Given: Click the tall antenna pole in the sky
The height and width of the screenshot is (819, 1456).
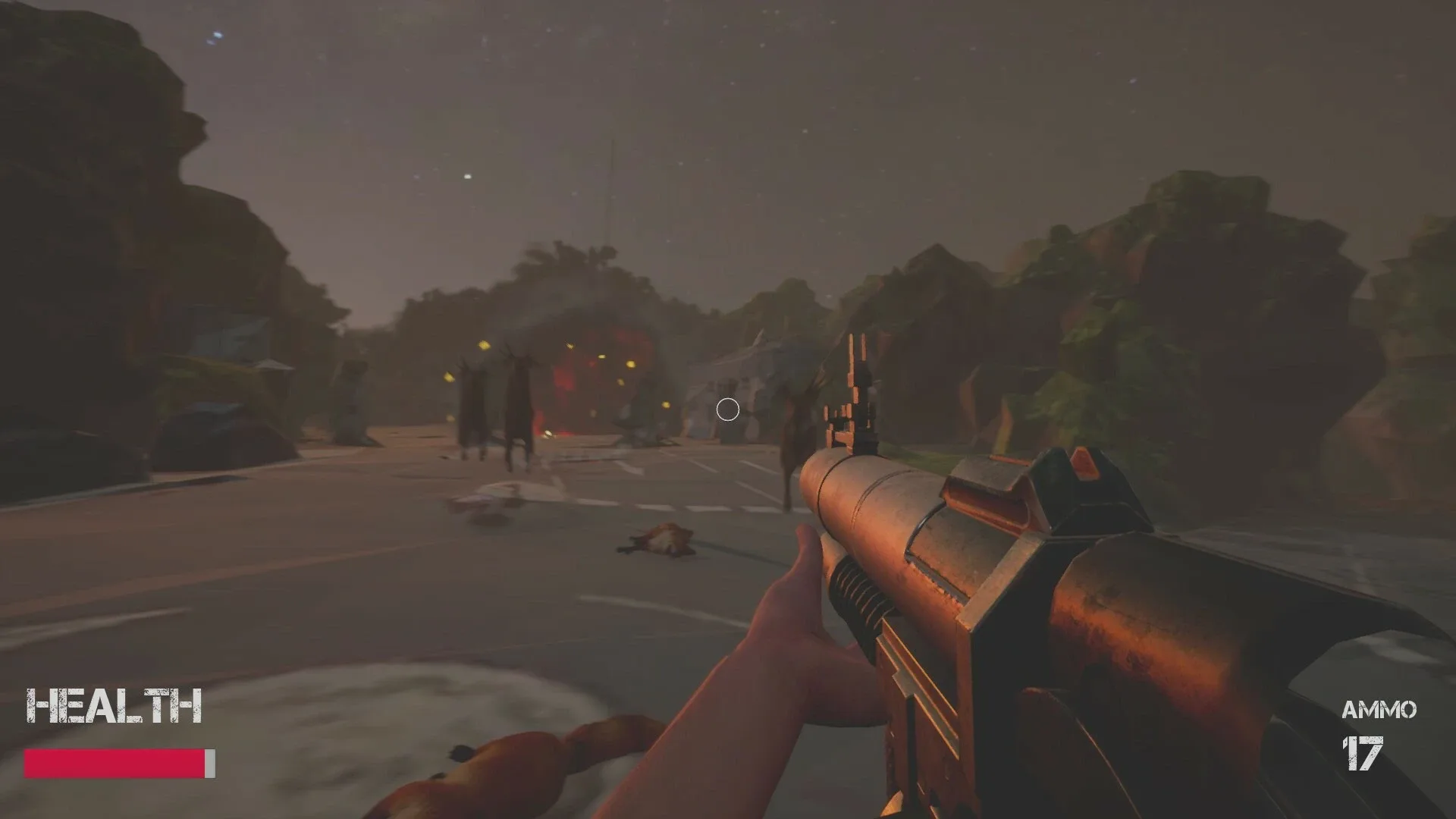Looking at the screenshot, I should 610,190.
